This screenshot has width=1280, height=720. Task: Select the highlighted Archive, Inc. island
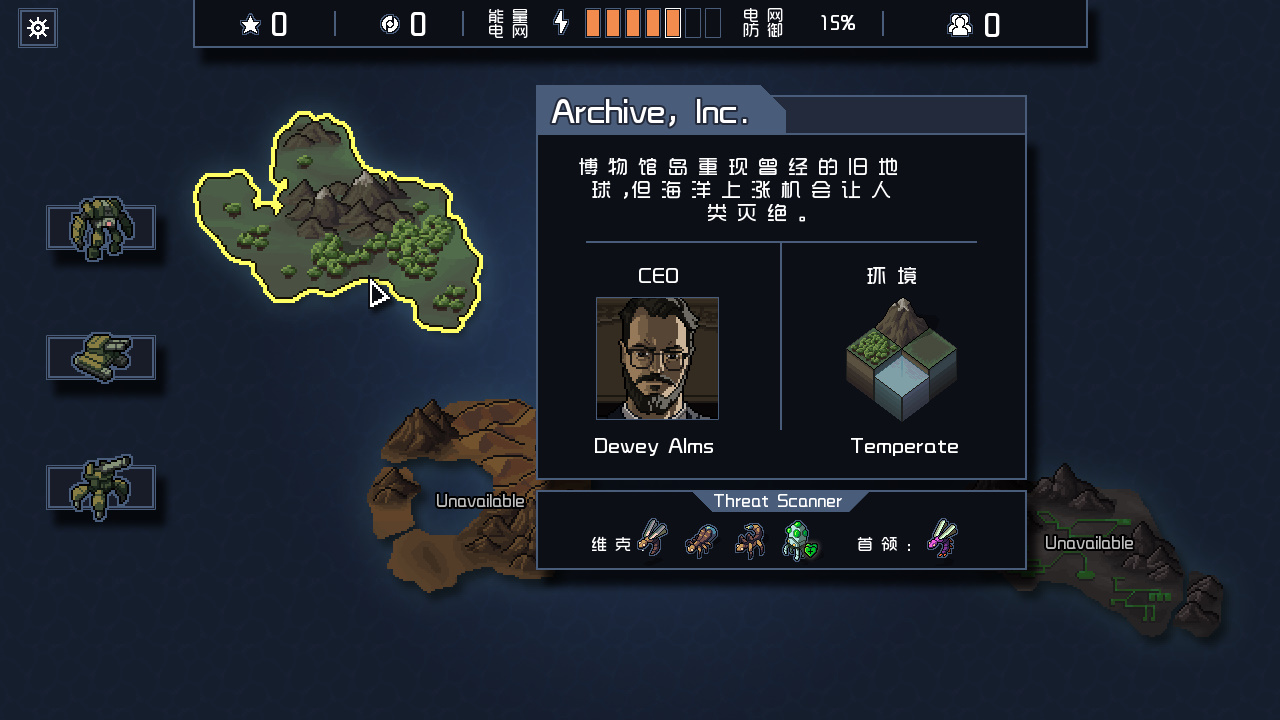340,220
